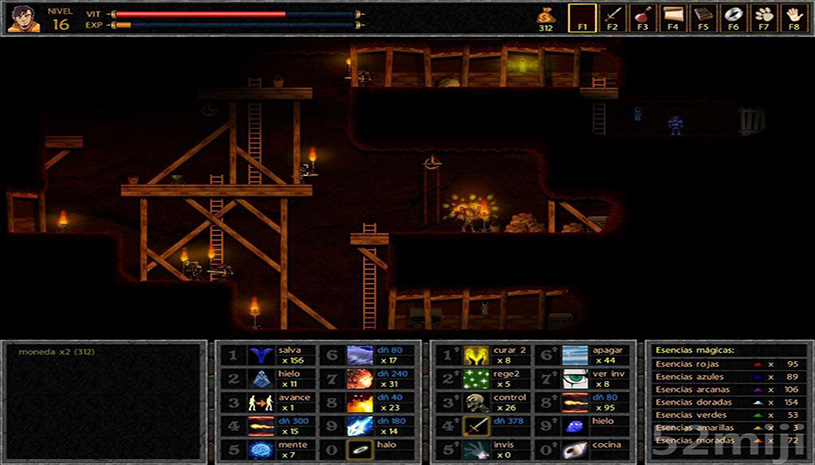
Task: Select the 'apagar' spell slot
Action: (x=575, y=355)
